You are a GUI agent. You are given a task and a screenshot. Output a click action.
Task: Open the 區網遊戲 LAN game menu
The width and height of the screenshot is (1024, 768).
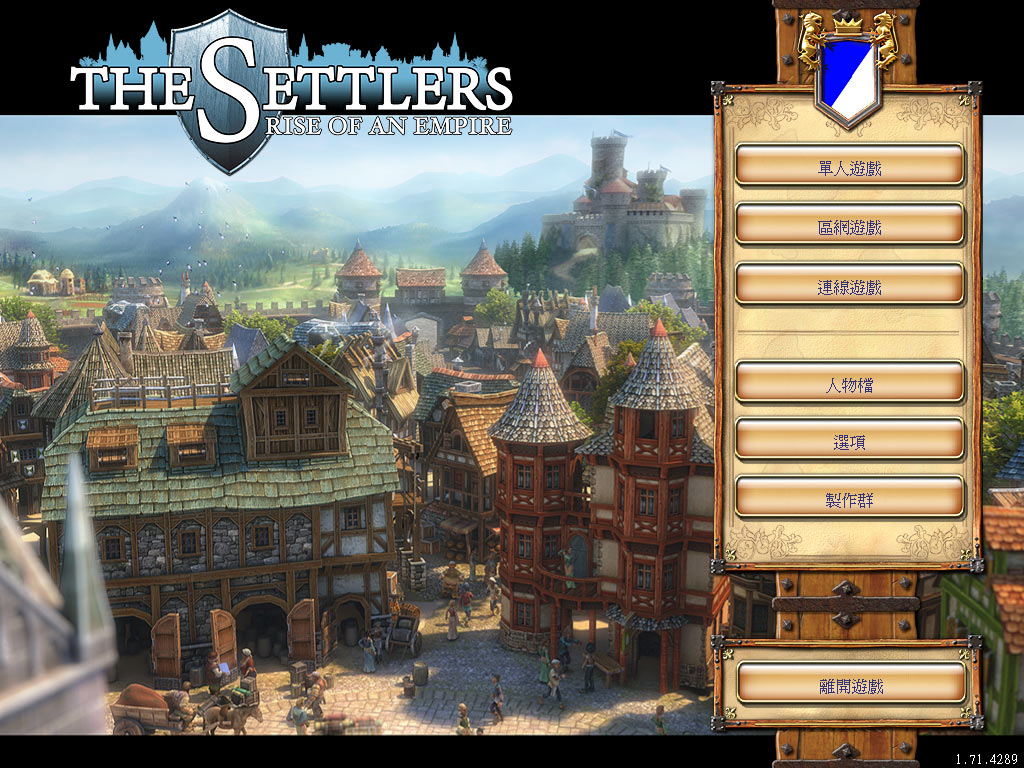(849, 226)
